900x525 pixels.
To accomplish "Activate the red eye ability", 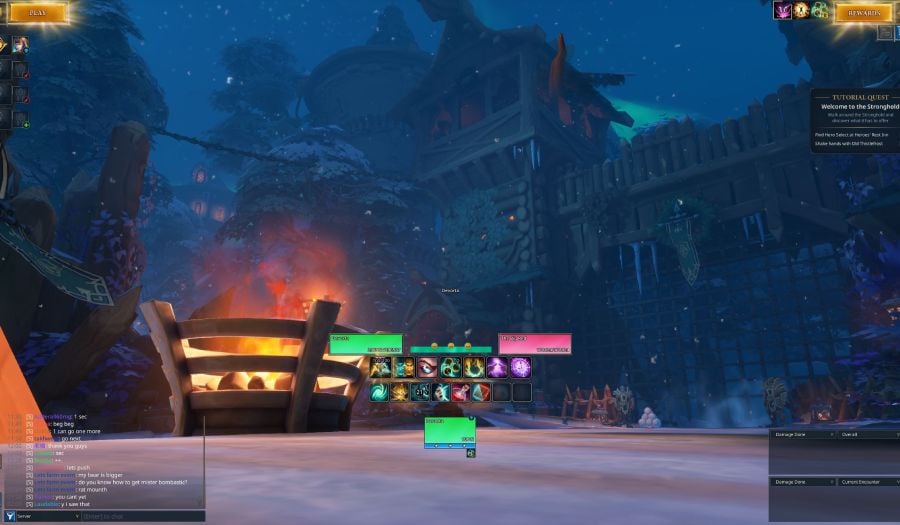I will tap(428, 367).
